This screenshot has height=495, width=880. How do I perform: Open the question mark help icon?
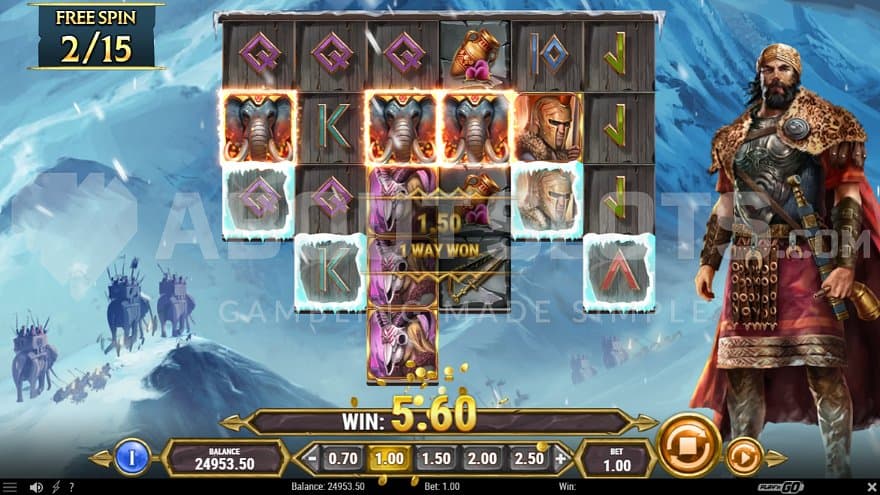tap(69, 487)
